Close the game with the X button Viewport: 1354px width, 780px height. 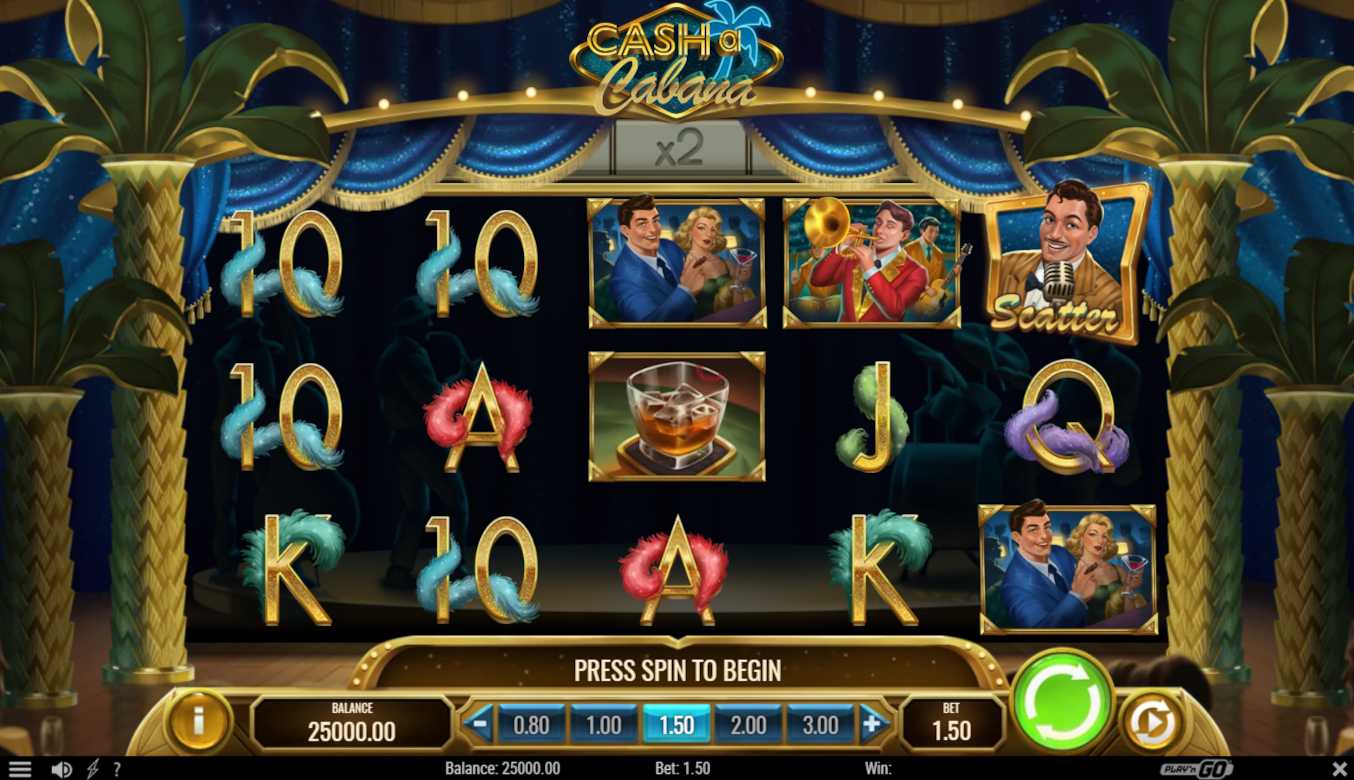[x=1339, y=768]
